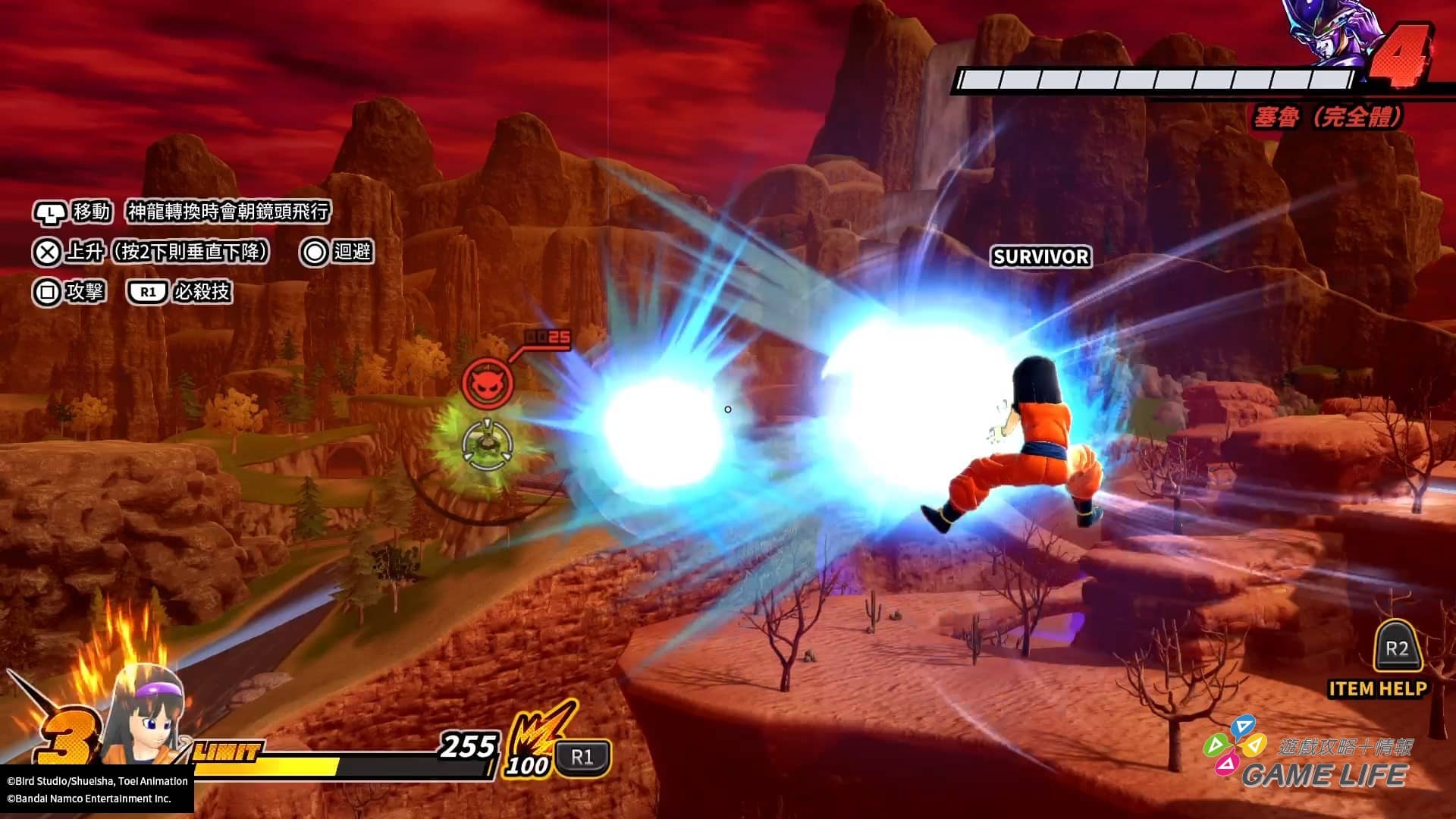Select the green target marker icon
Image resolution: width=1456 pixels, height=819 pixels.
point(487,444)
